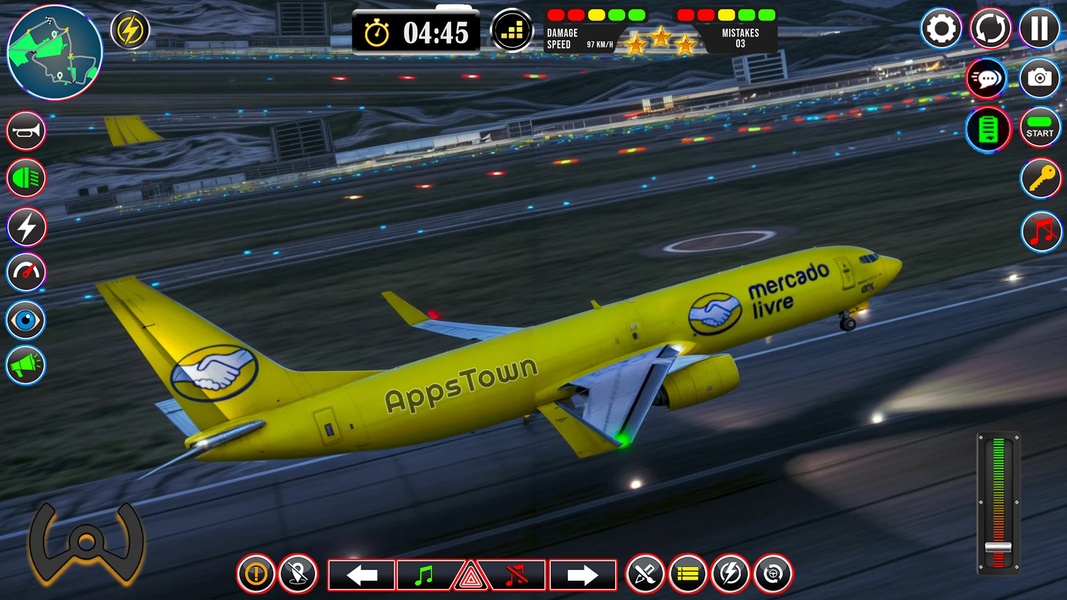Click the circular arrows restart button

[991, 29]
